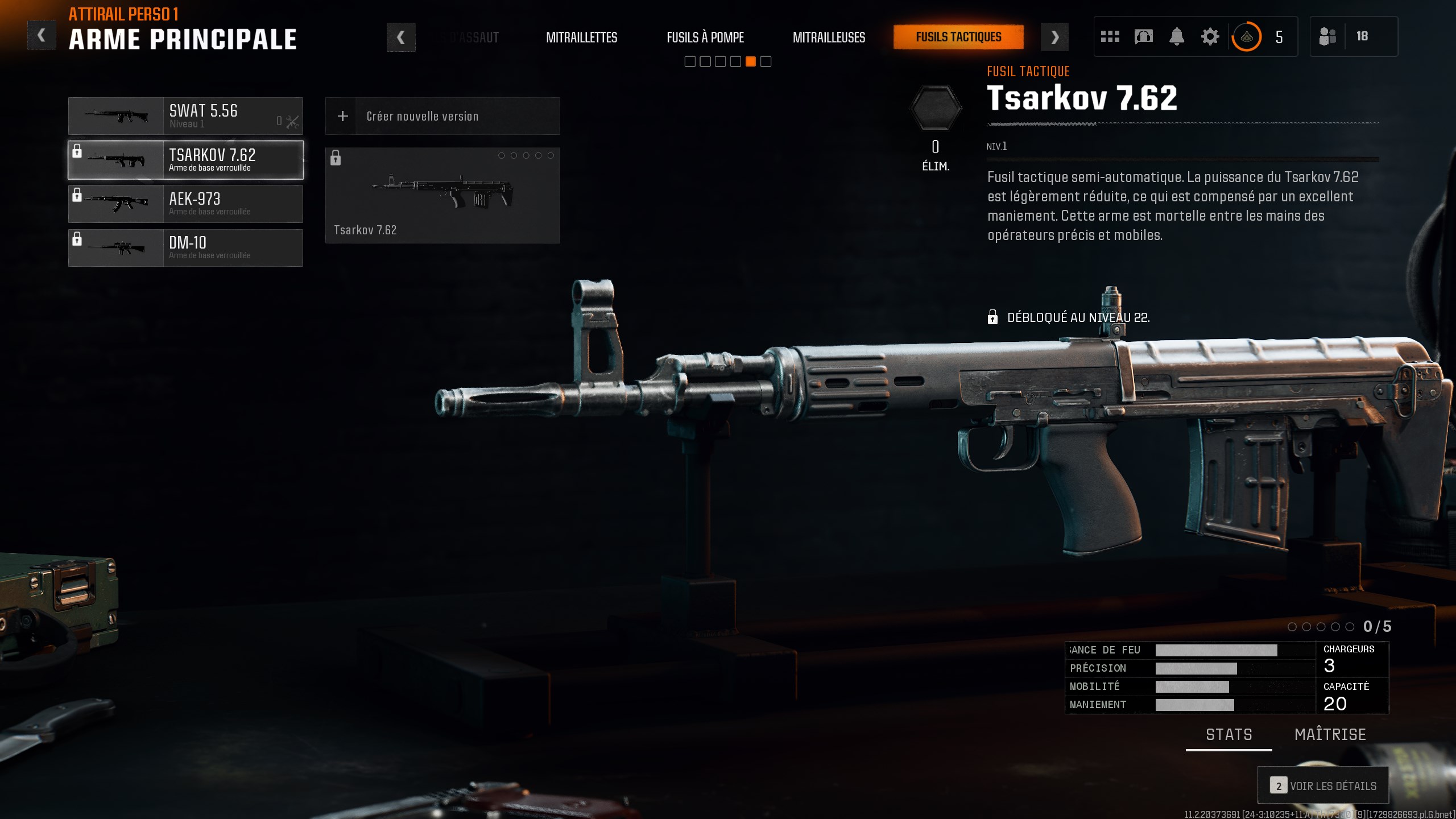Screen dimensions: 1456x819
Task: Click the right weapon category chevron
Action: coord(1056,36)
